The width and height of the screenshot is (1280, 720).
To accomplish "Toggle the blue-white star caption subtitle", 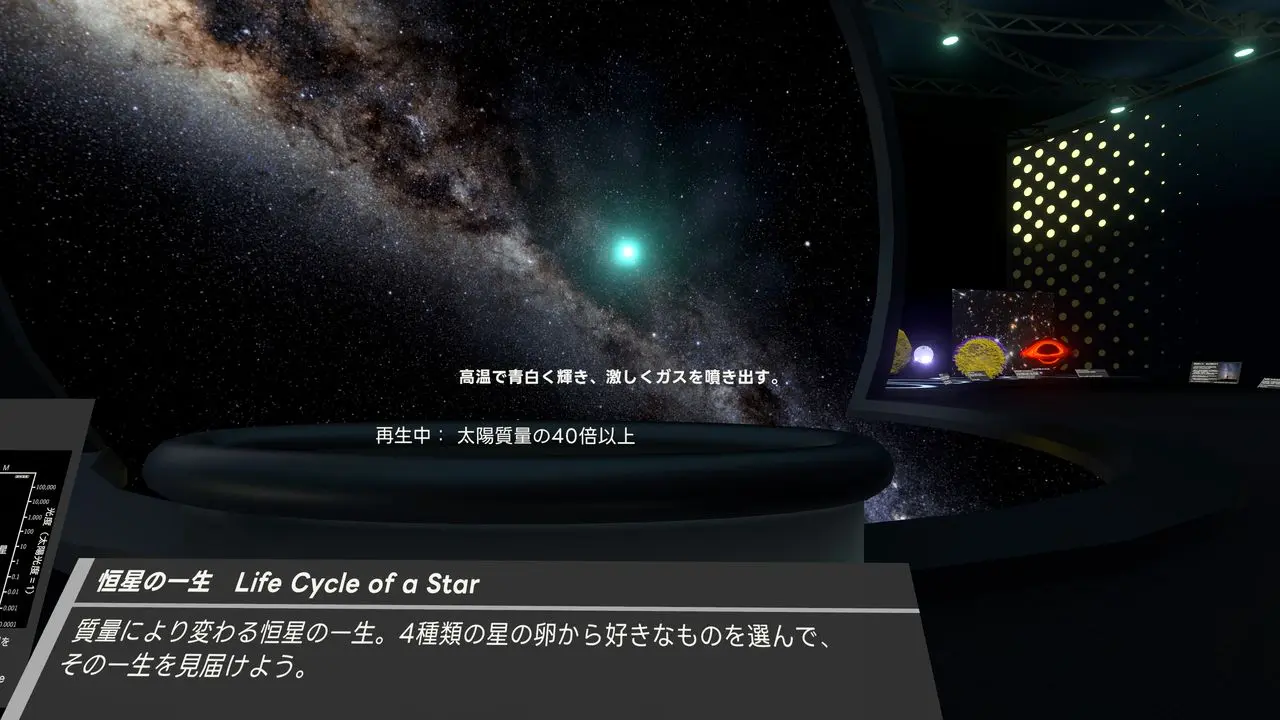I will coord(620,379).
